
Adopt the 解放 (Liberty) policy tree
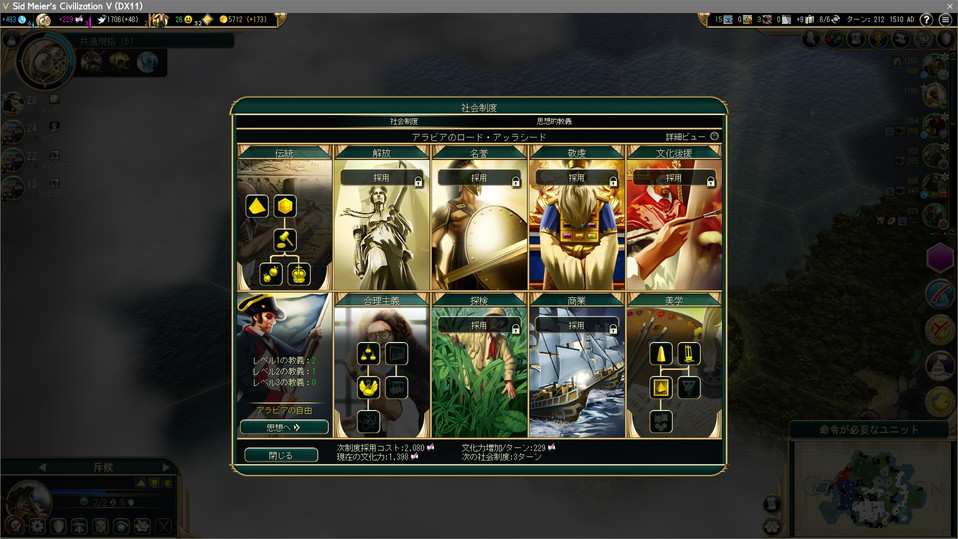(x=381, y=178)
